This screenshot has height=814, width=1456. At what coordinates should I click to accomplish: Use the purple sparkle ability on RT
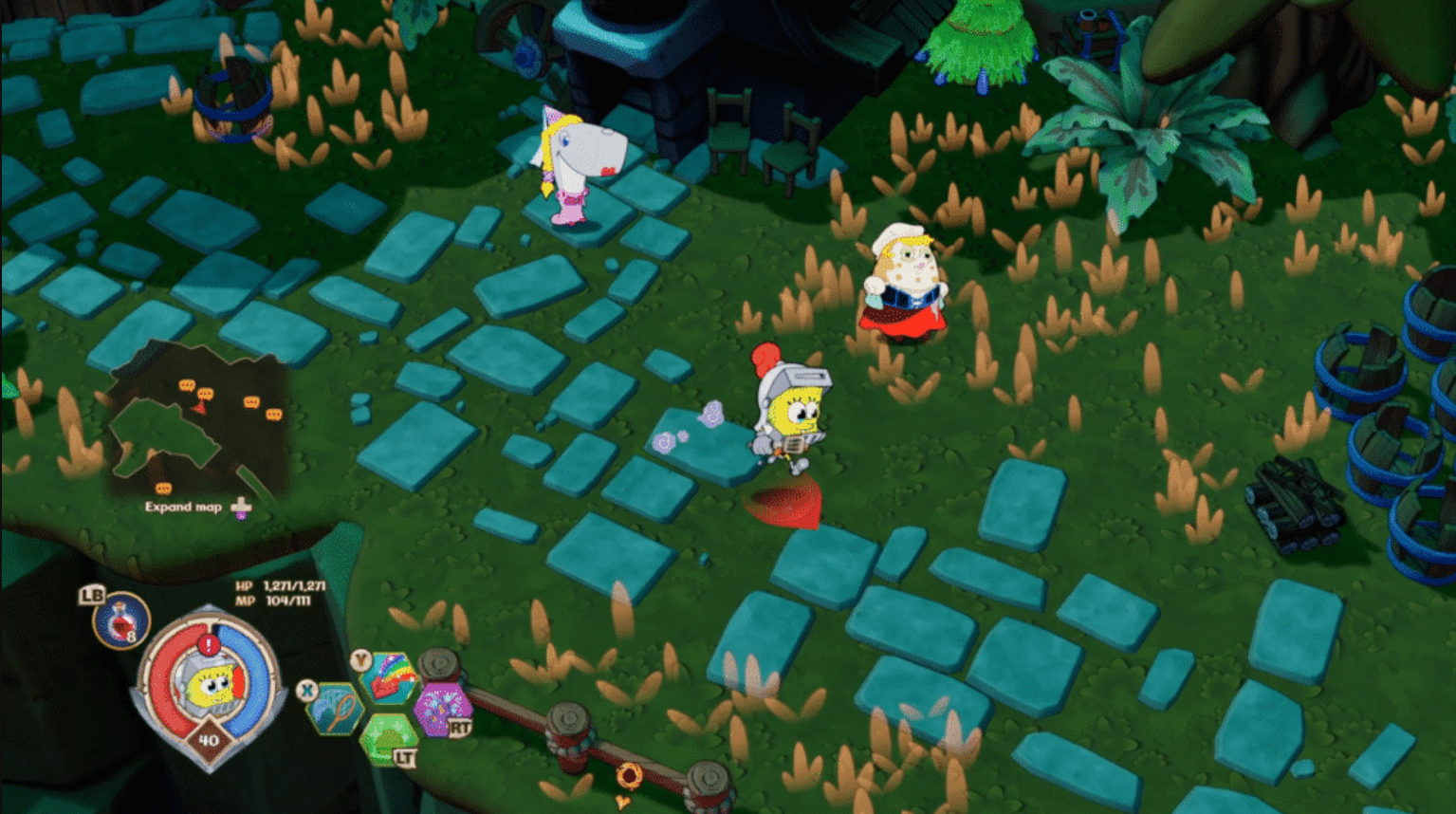442,709
